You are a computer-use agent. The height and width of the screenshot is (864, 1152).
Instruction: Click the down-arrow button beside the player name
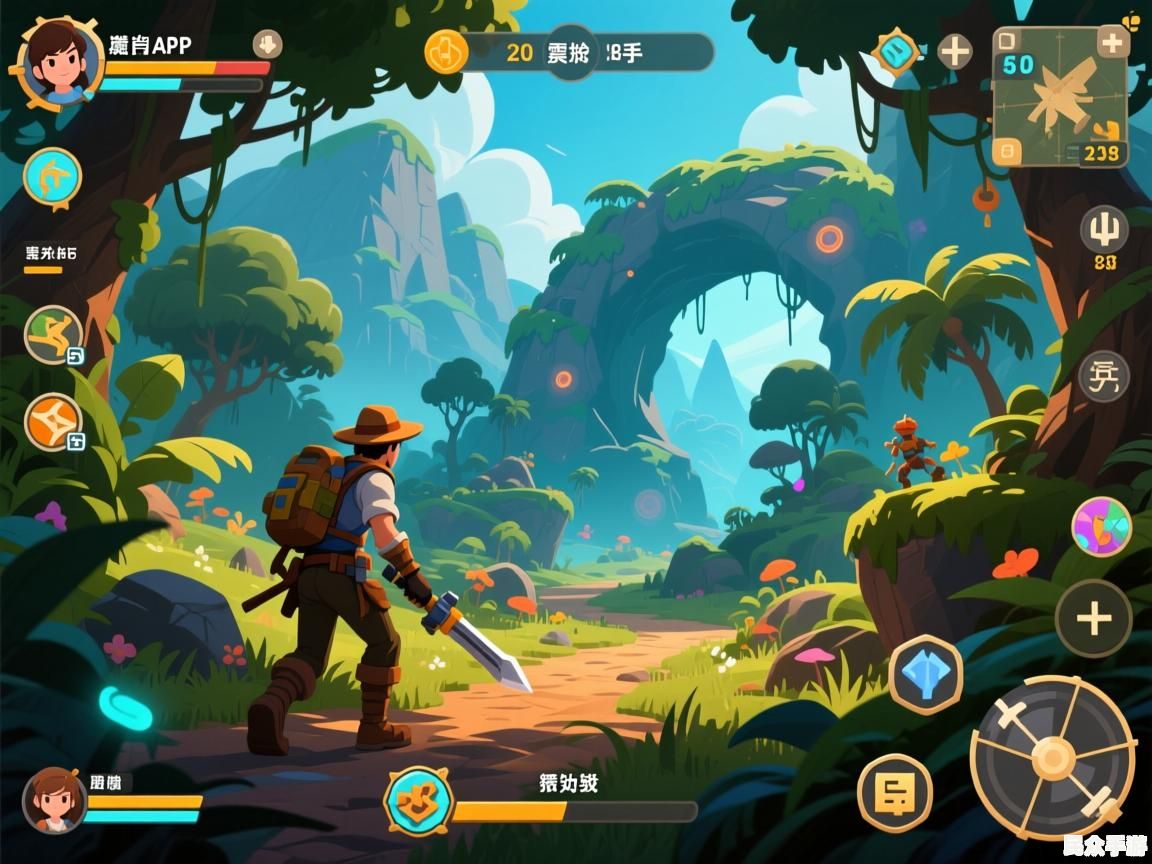pyautogui.click(x=267, y=44)
